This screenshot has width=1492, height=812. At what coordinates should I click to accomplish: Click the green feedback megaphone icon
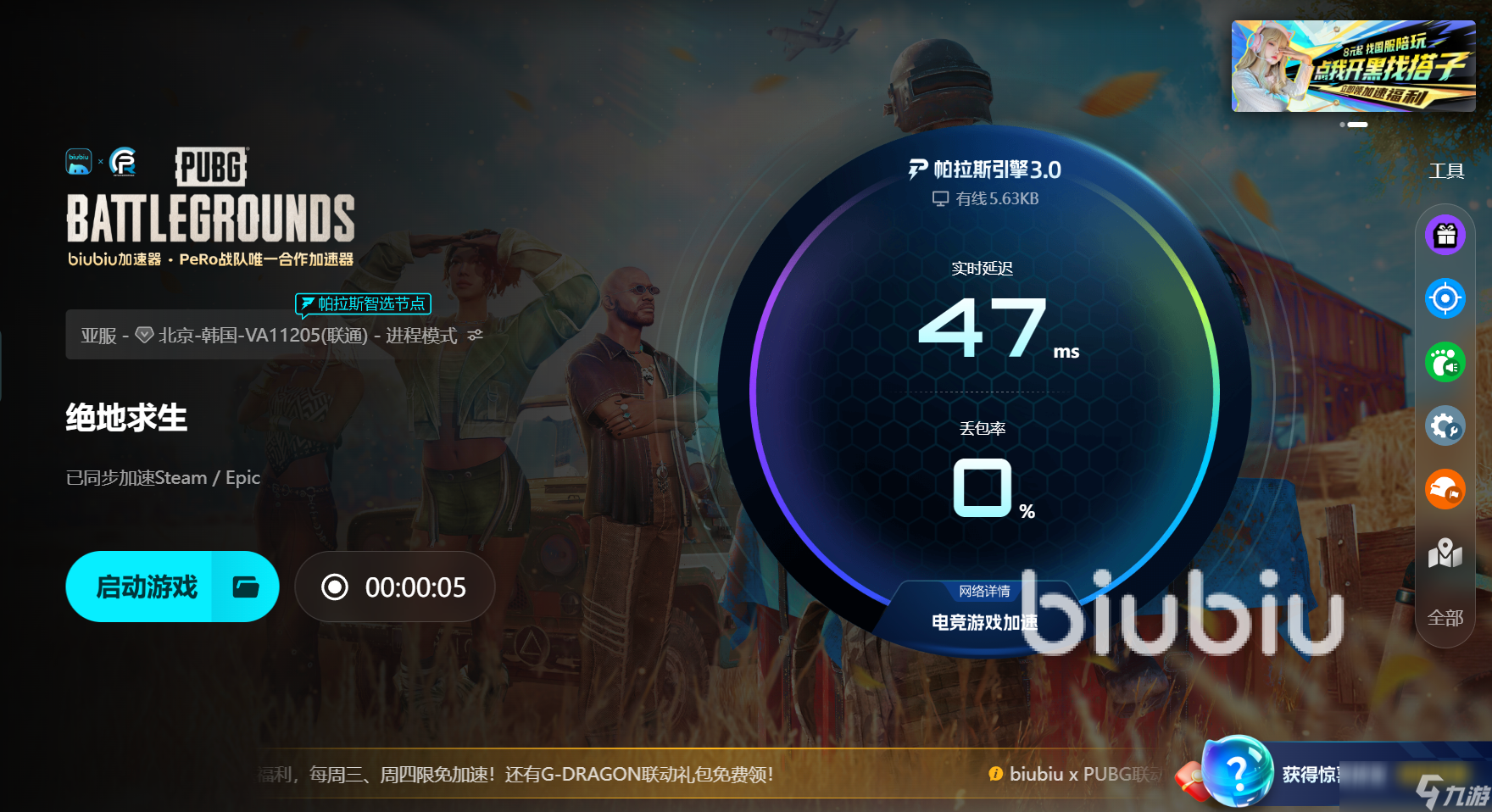click(x=1445, y=362)
